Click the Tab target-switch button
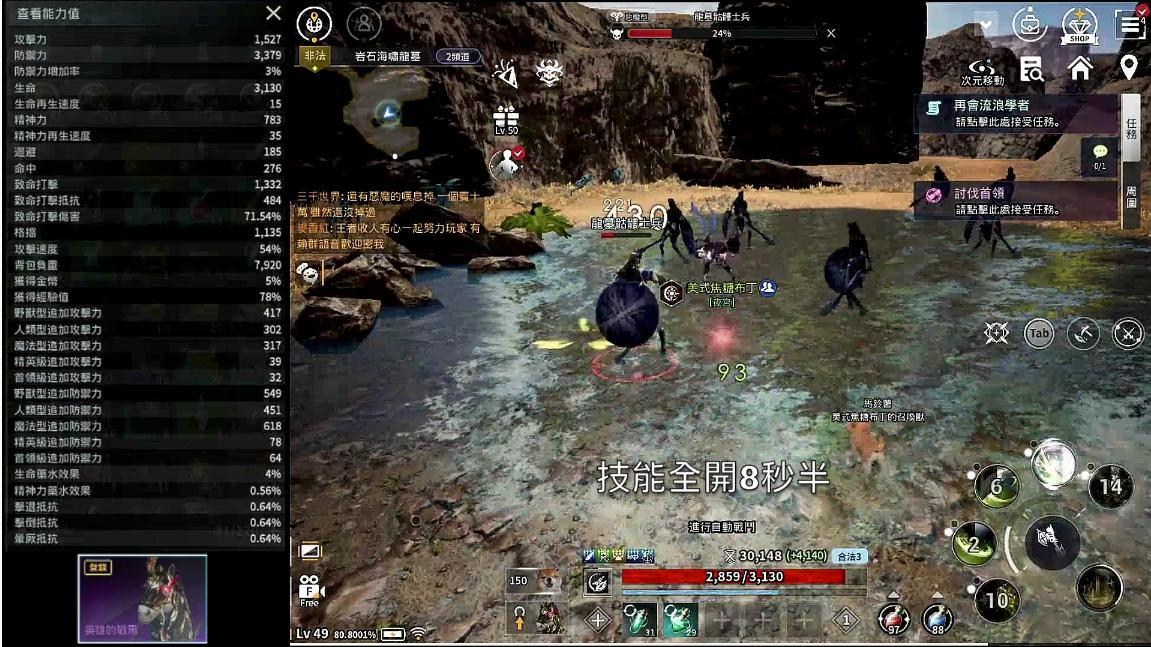 (x=1040, y=333)
